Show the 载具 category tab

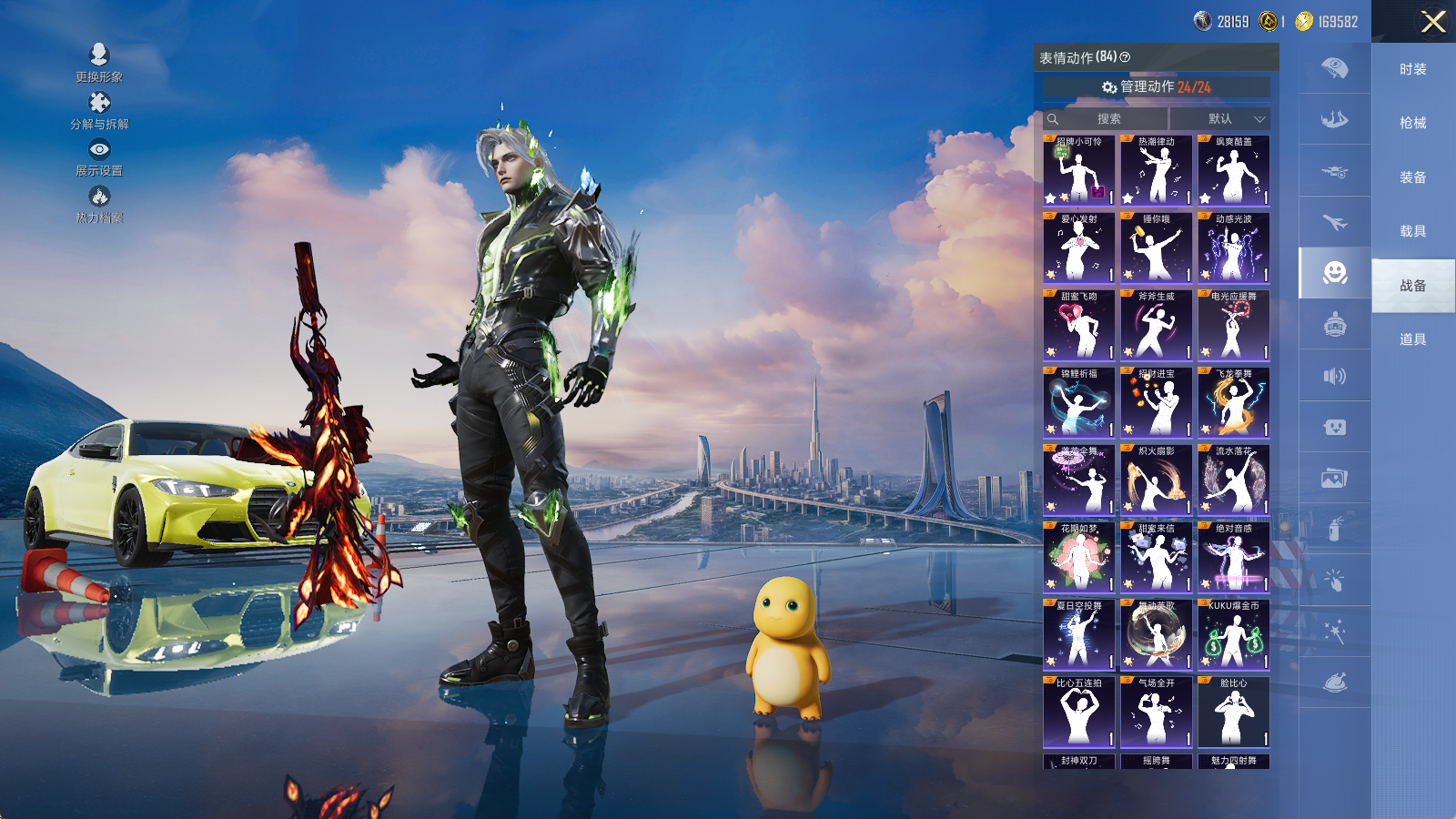[x=1412, y=231]
